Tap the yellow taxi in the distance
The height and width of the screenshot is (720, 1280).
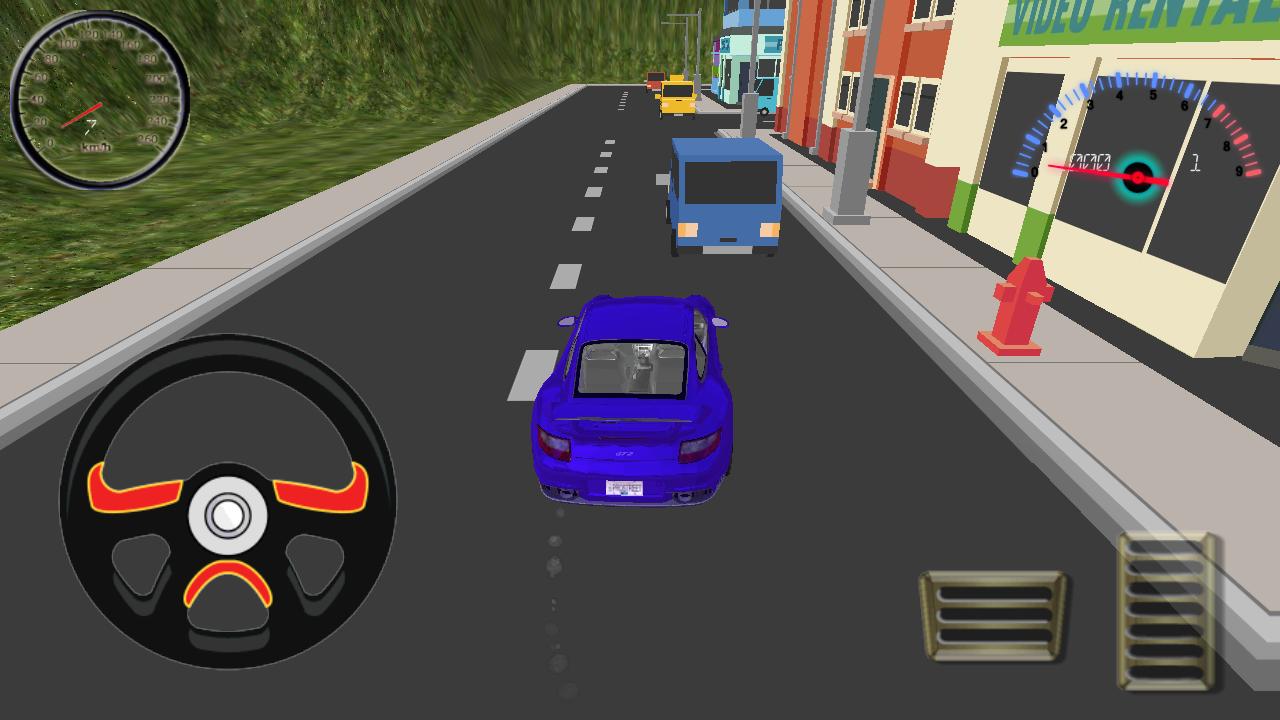tap(676, 96)
